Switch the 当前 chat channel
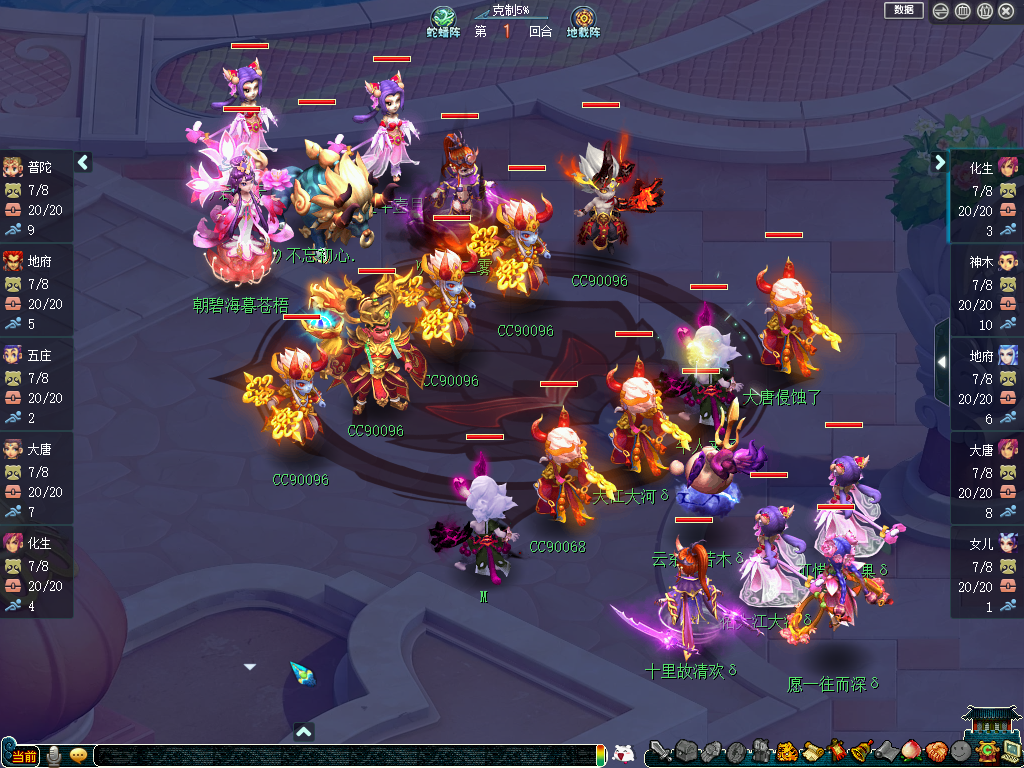This screenshot has height=768, width=1024. [x=22, y=755]
